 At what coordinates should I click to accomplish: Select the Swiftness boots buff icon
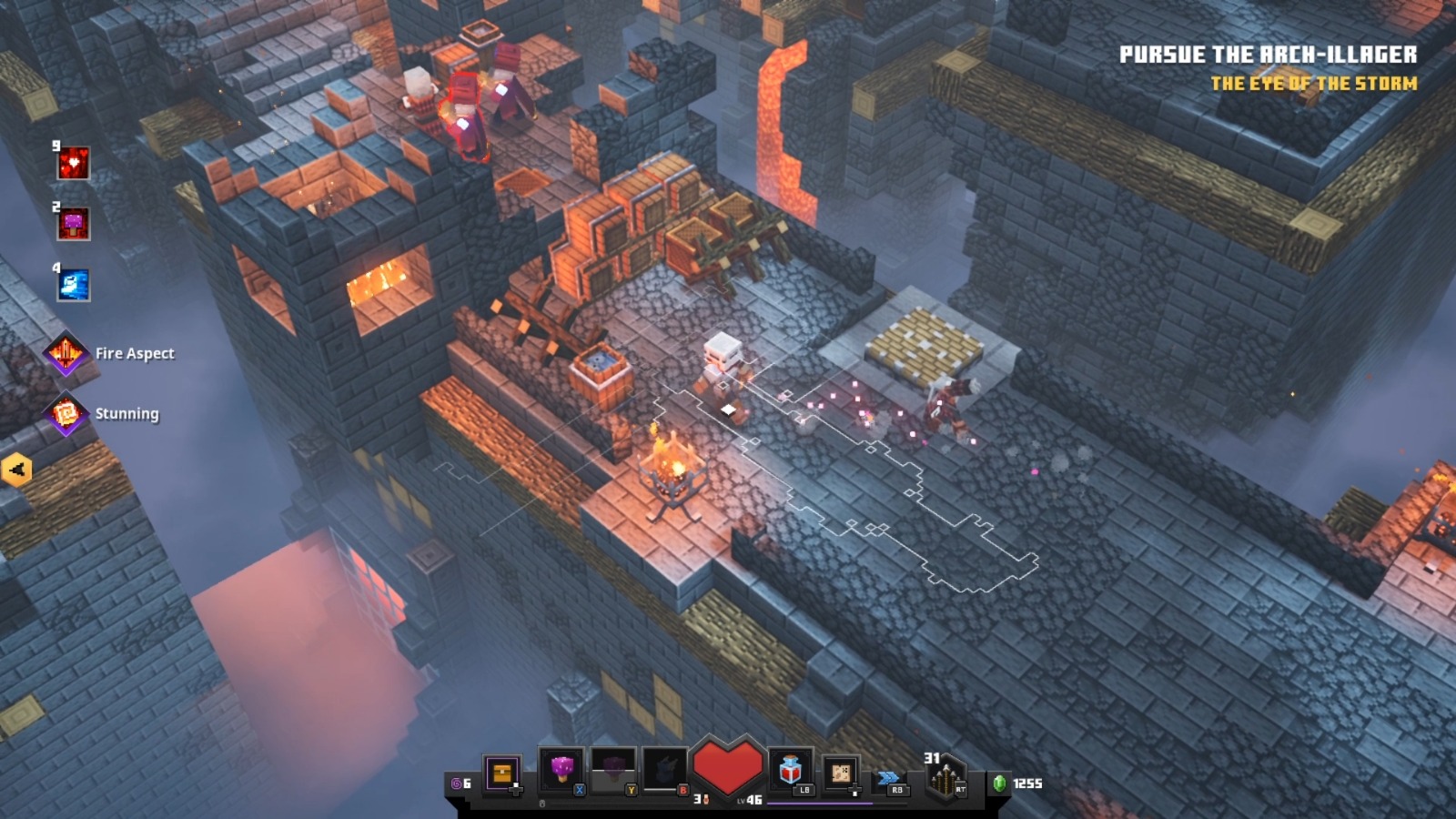[x=73, y=283]
